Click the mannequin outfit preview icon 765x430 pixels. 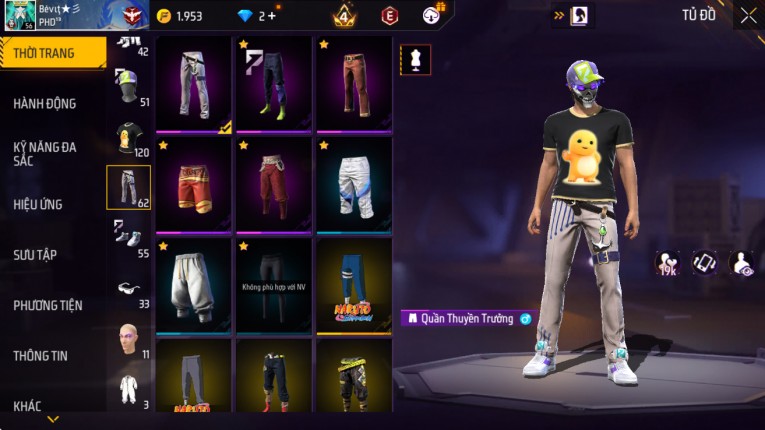pyautogui.click(x=416, y=59)
